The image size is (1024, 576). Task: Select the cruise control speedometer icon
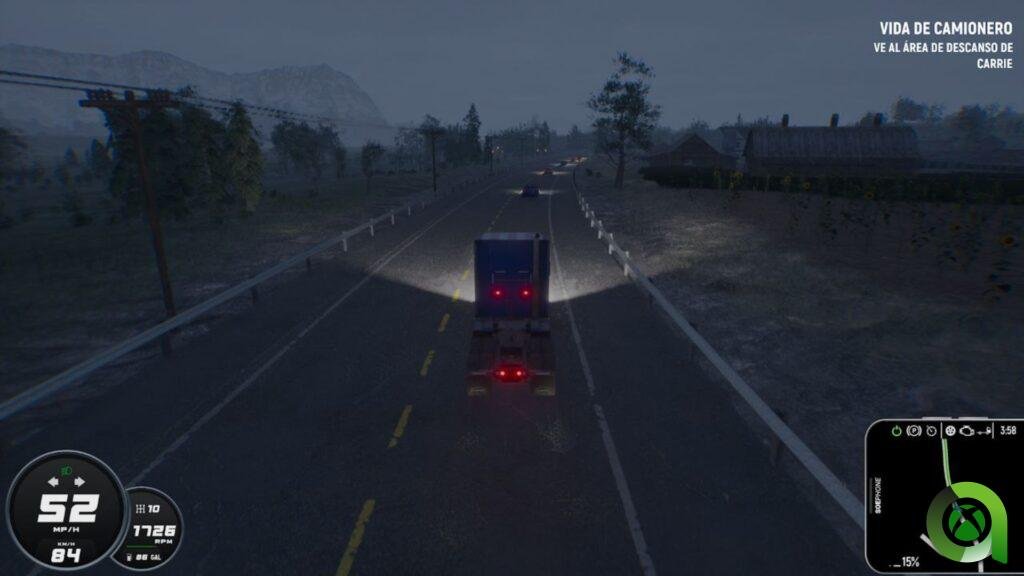click(931, 431)
